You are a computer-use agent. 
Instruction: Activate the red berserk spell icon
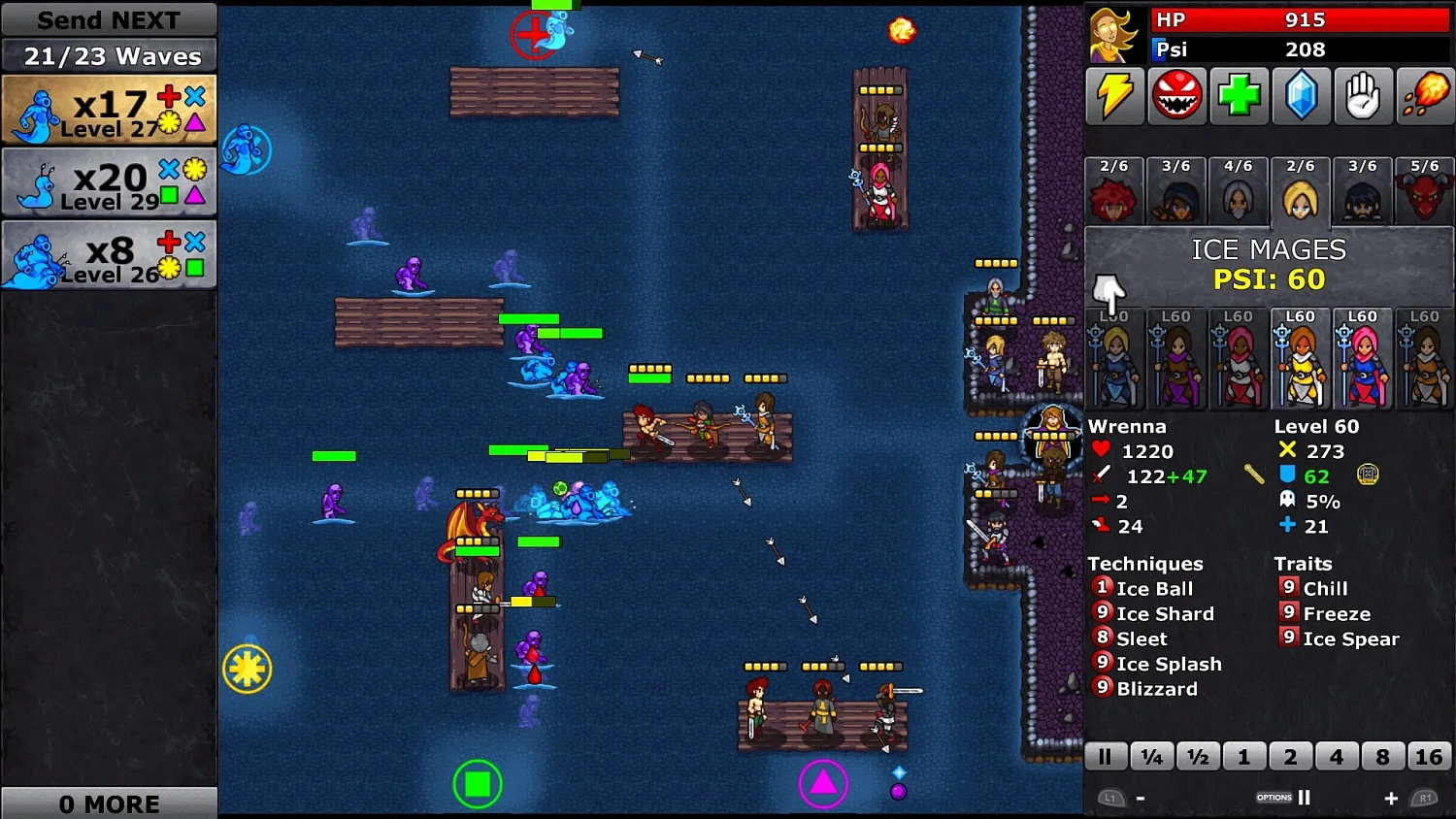pos(1176,96)
